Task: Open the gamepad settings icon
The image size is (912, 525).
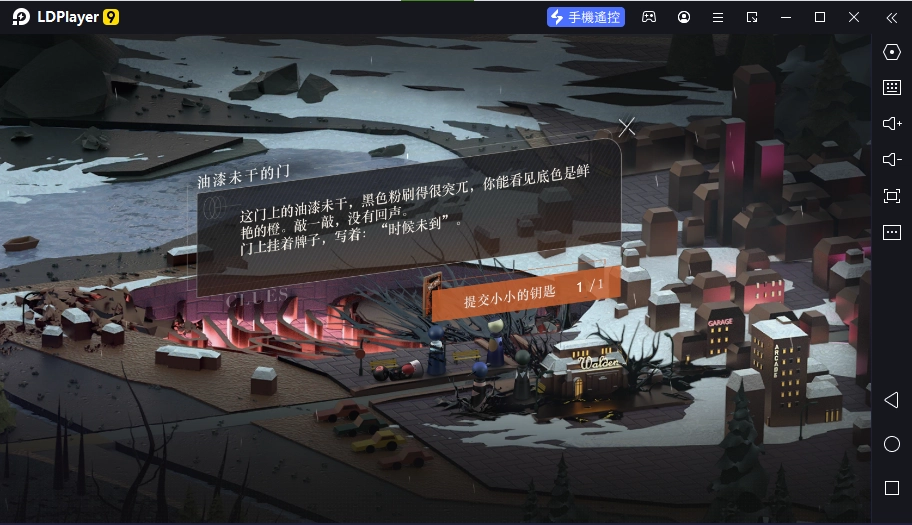Action: tap(649, 17)
